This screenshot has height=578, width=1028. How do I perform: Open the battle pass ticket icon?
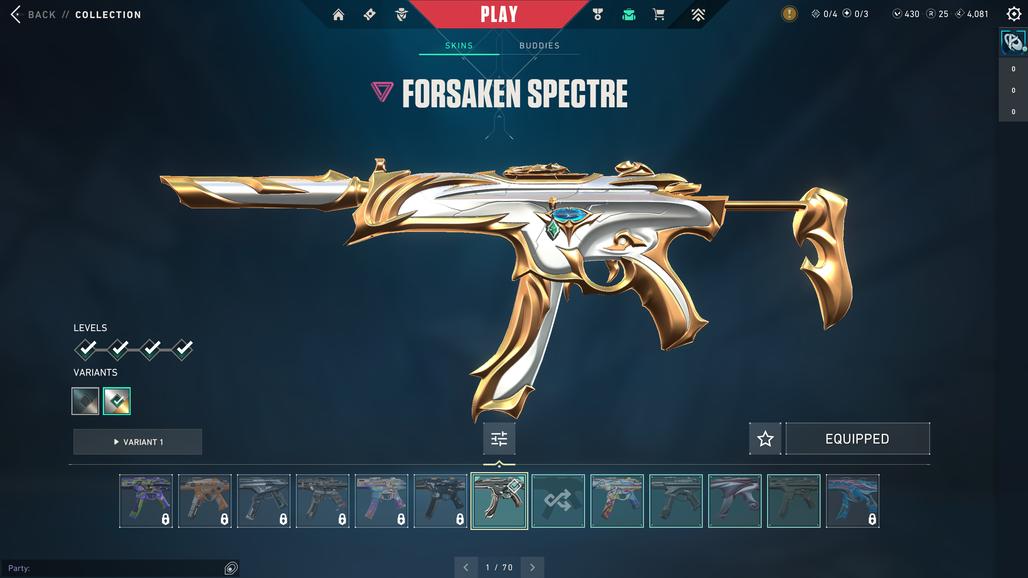tap(369, 15)
